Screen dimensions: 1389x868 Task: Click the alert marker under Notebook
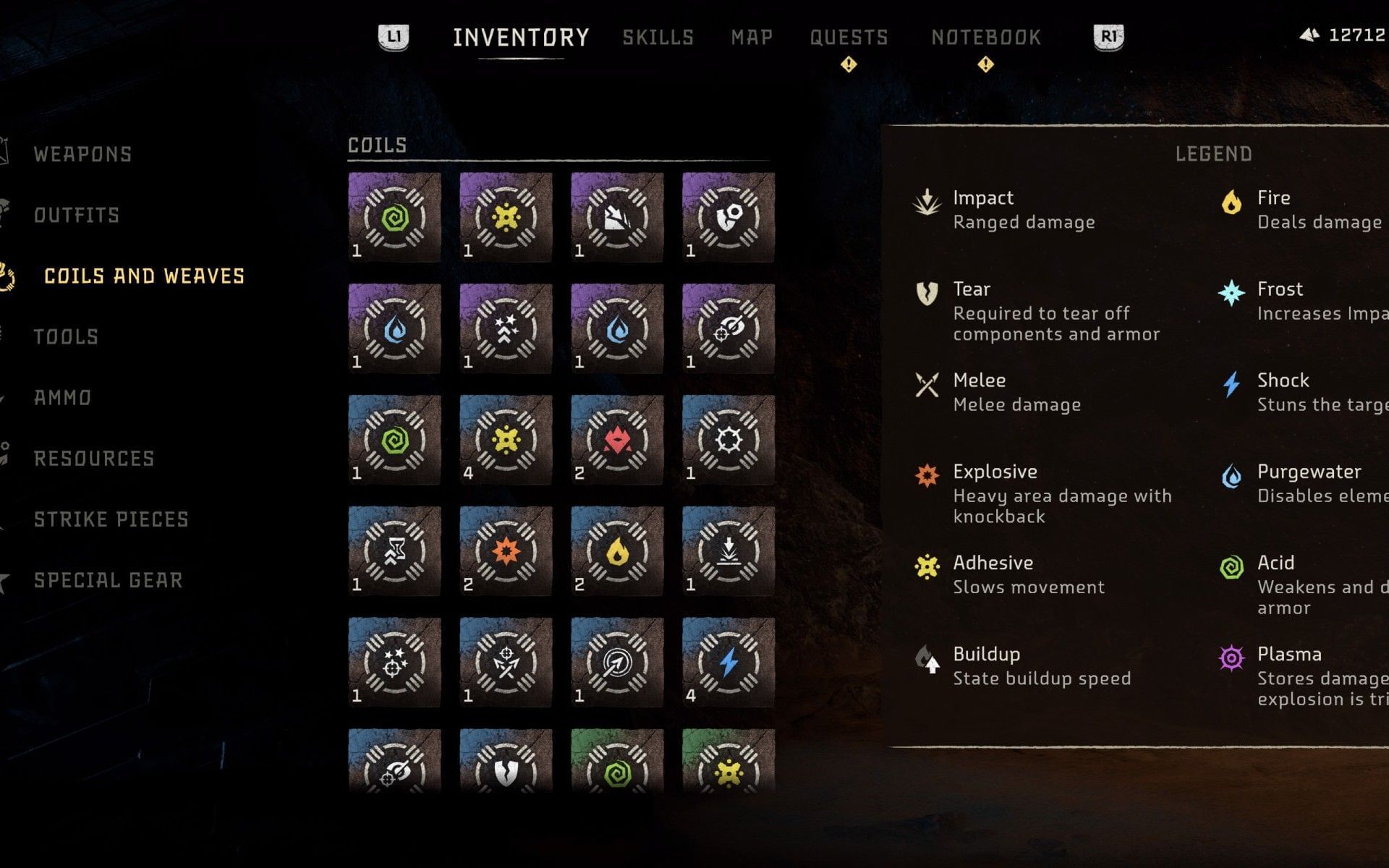[984, 65]
